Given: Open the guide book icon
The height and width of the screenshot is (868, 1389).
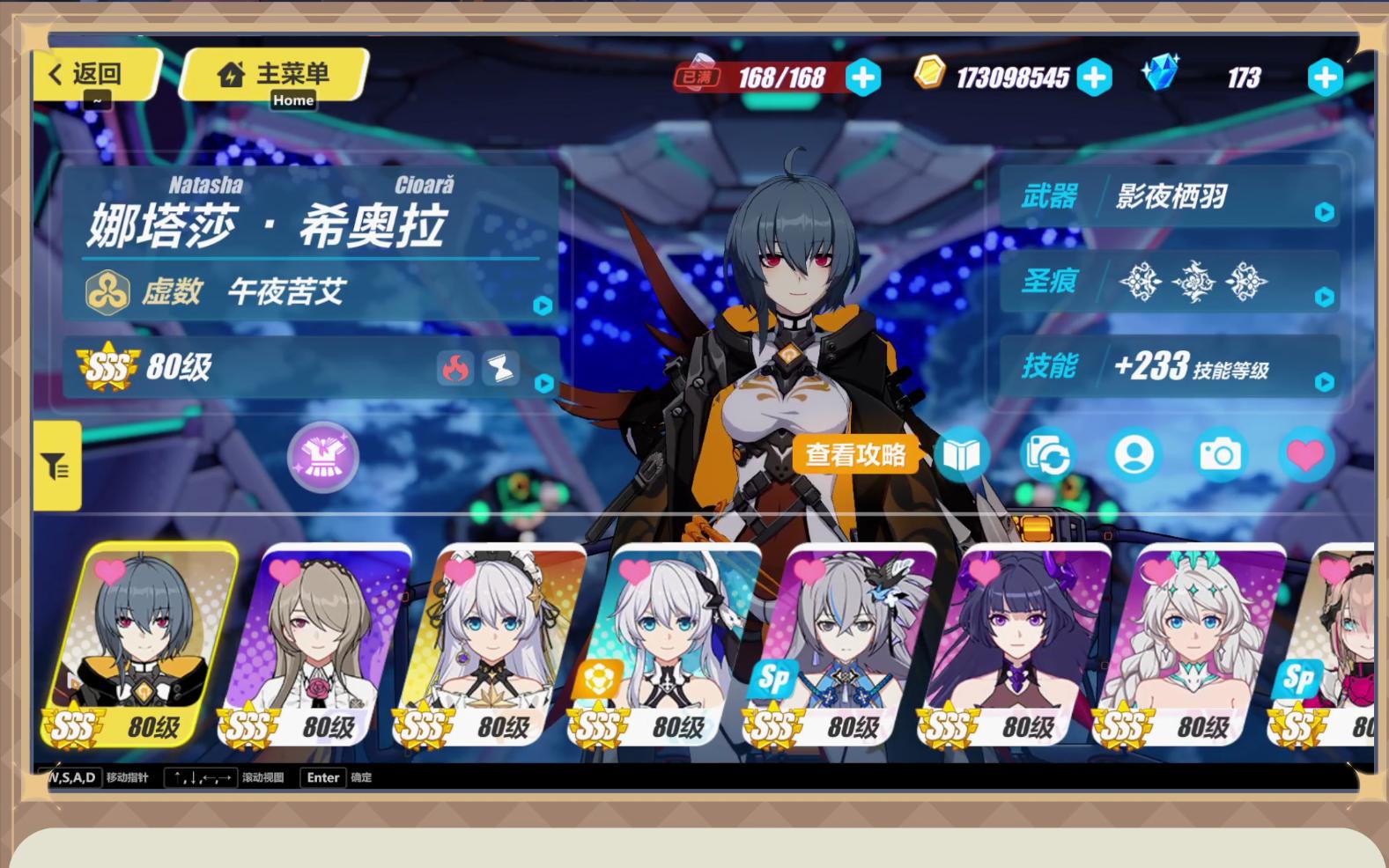Looking at the screenshot, I should (964, 455).
